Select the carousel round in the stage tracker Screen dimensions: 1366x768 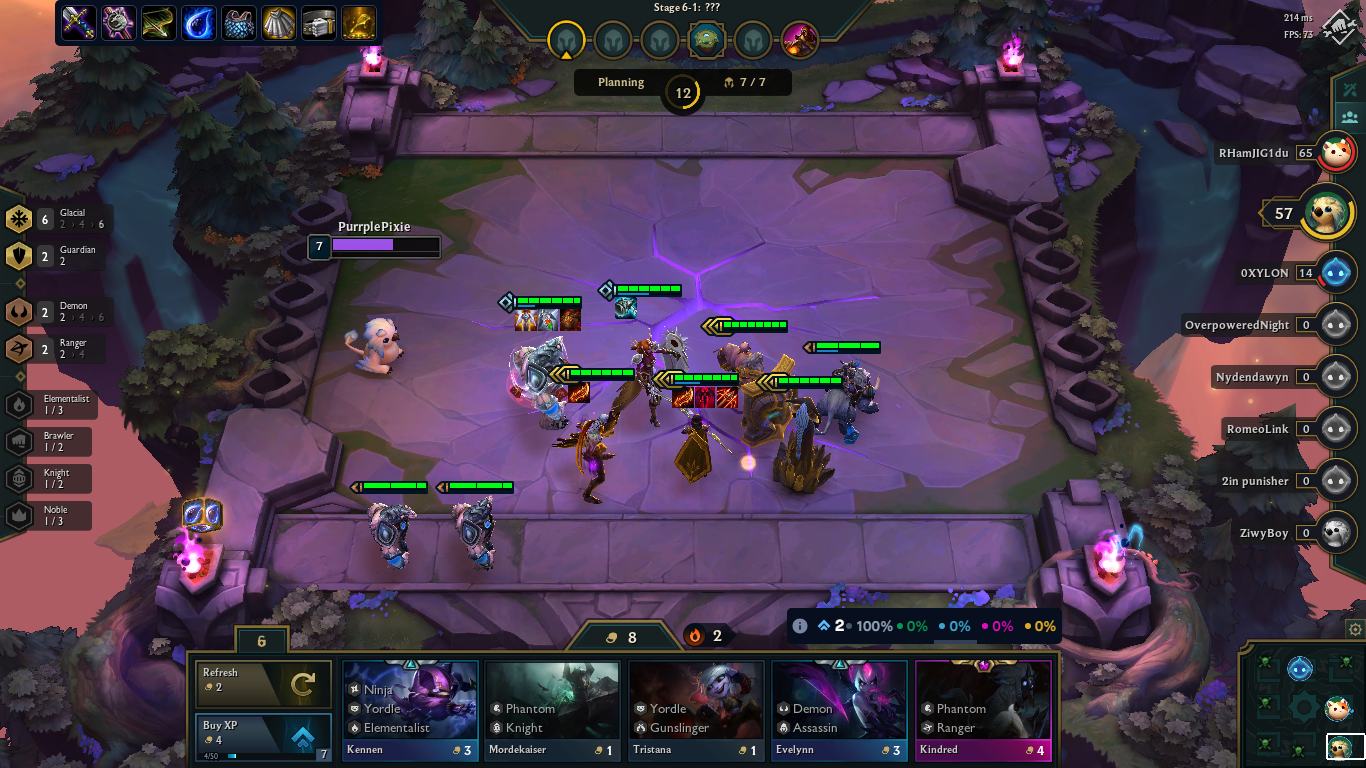pyautogui.click(x=706, y=41)
